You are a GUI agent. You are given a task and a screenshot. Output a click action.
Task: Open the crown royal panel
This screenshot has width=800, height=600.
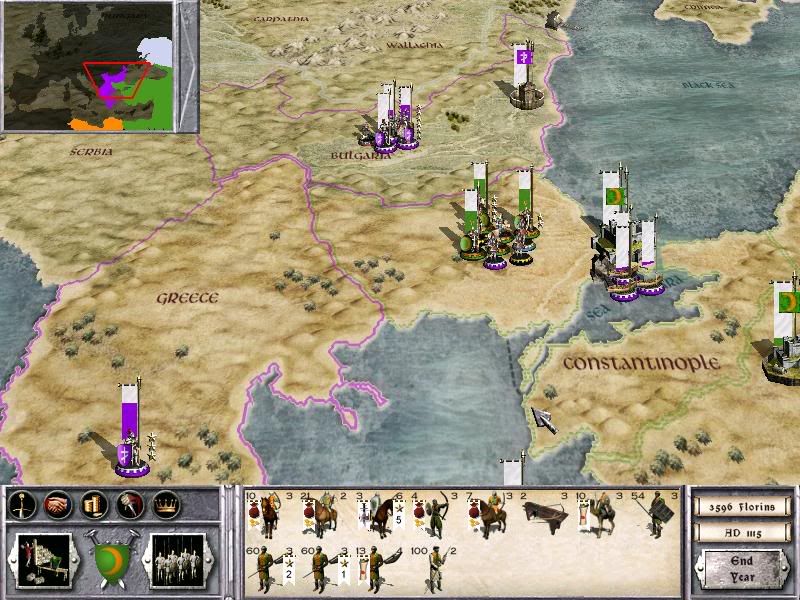coord(166,505)
